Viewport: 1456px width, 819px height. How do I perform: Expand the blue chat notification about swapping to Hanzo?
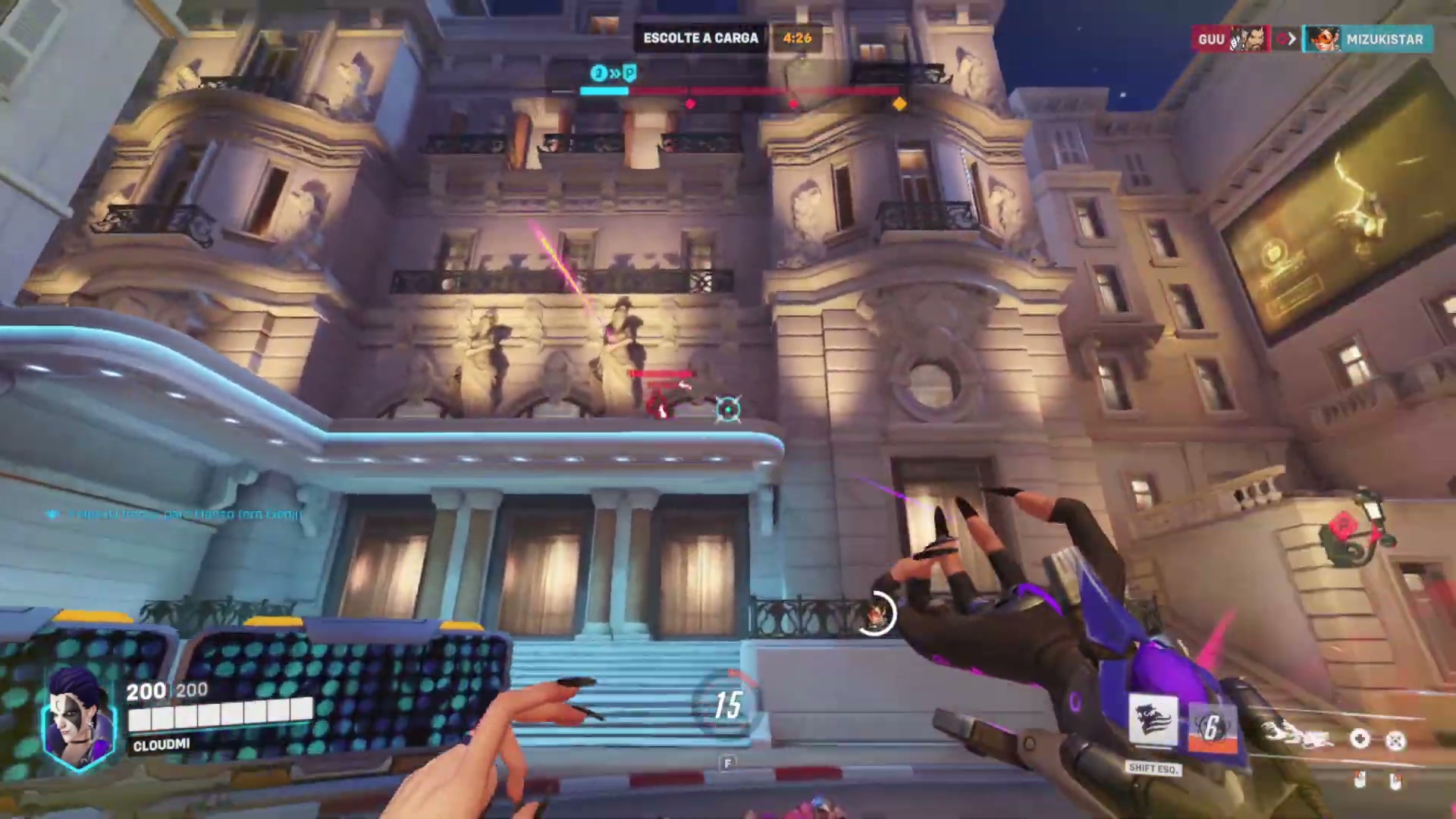pos(174,514)
